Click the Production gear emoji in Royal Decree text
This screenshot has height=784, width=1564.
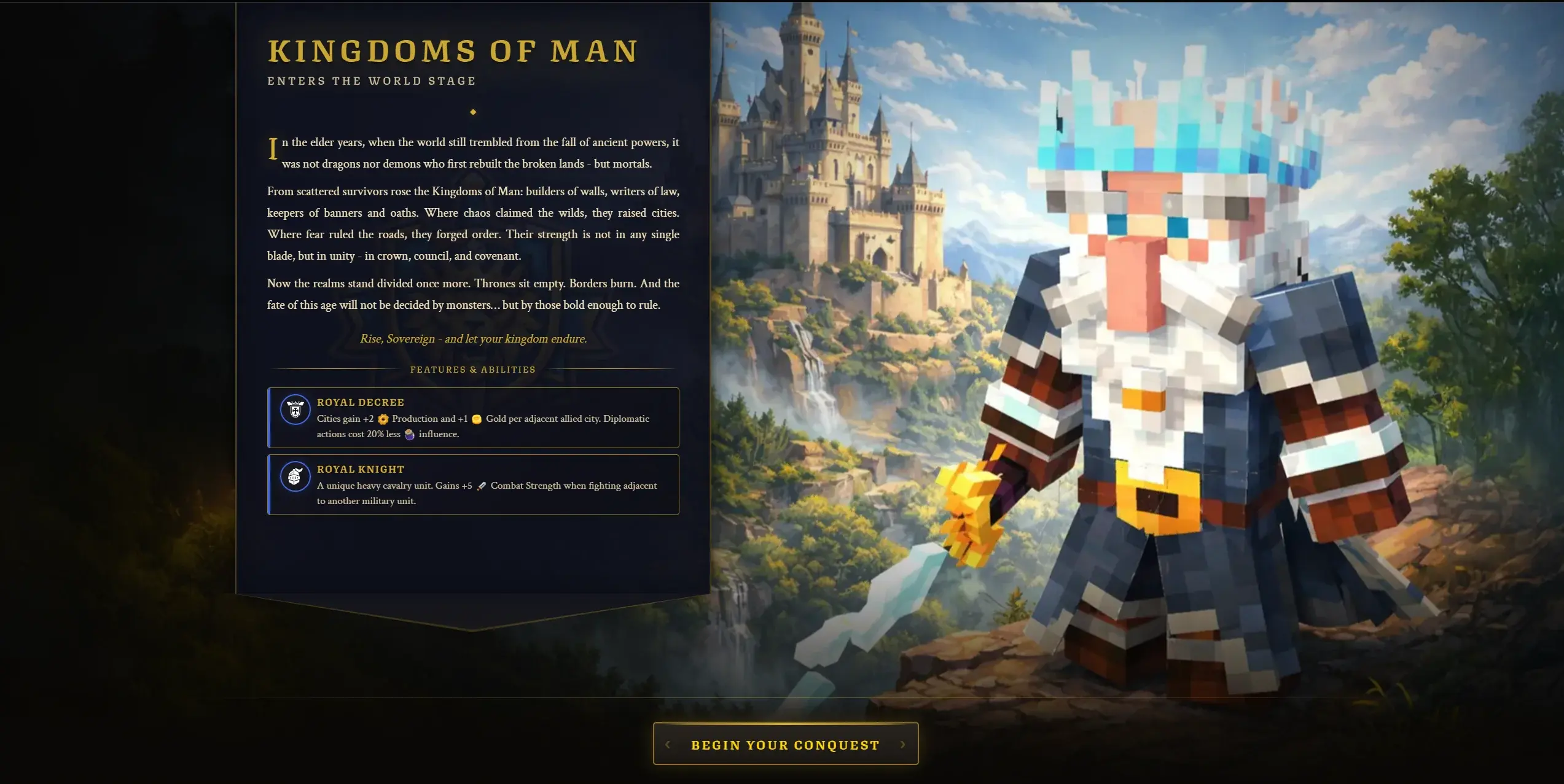tap(383, 419)
